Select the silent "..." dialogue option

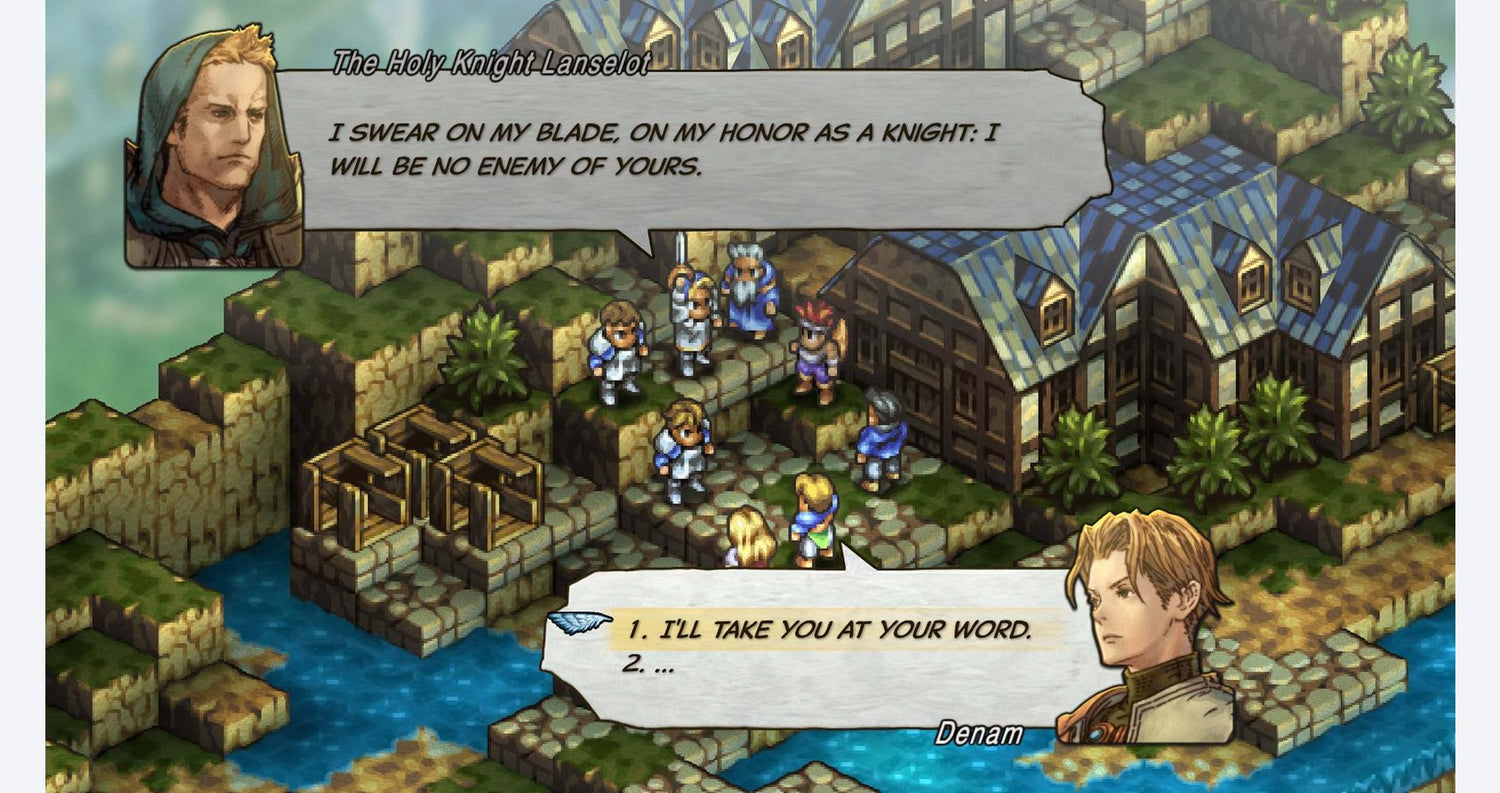(x=648, y=664)
